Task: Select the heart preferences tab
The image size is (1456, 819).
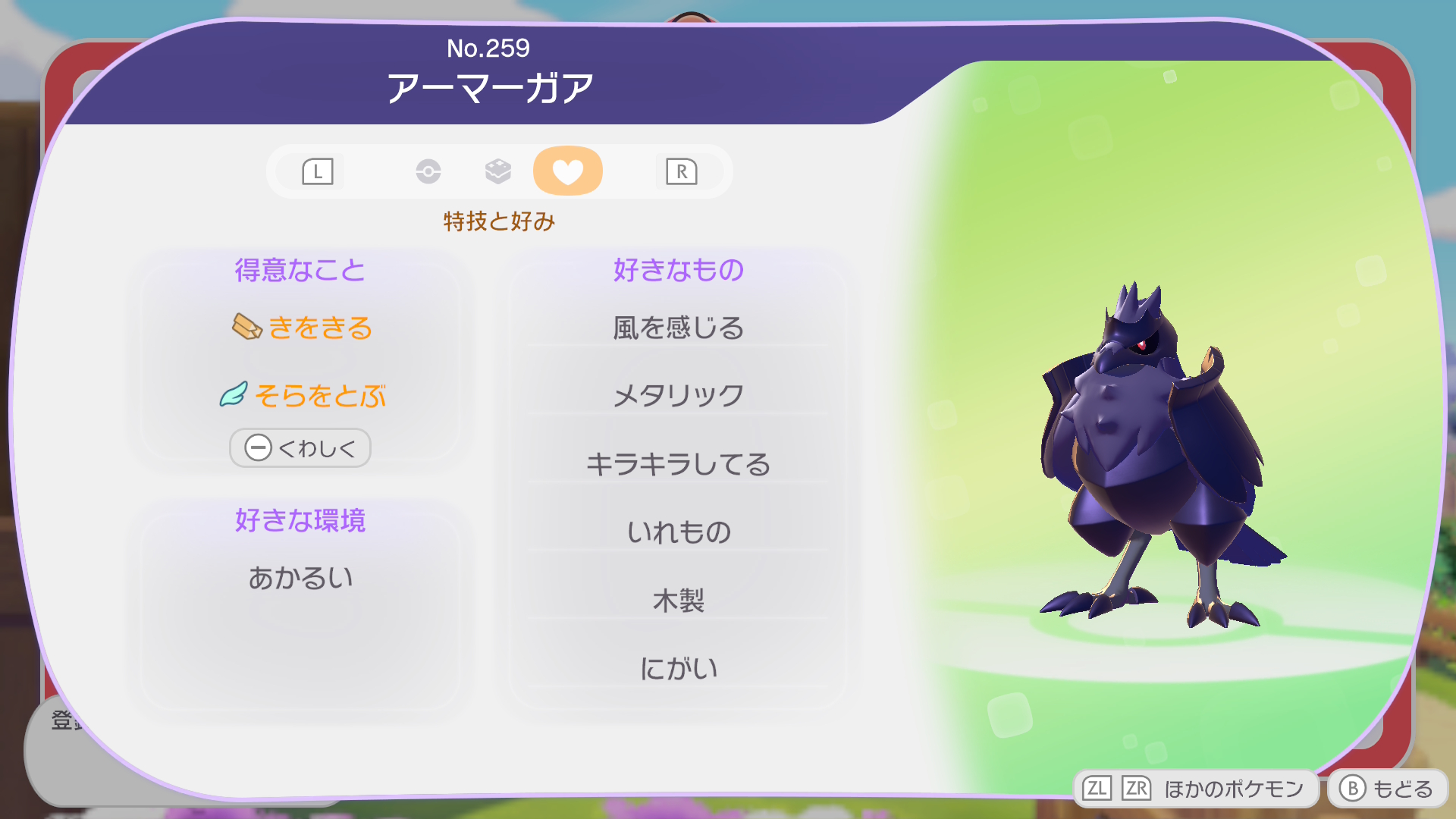Action: click(567, 171)
